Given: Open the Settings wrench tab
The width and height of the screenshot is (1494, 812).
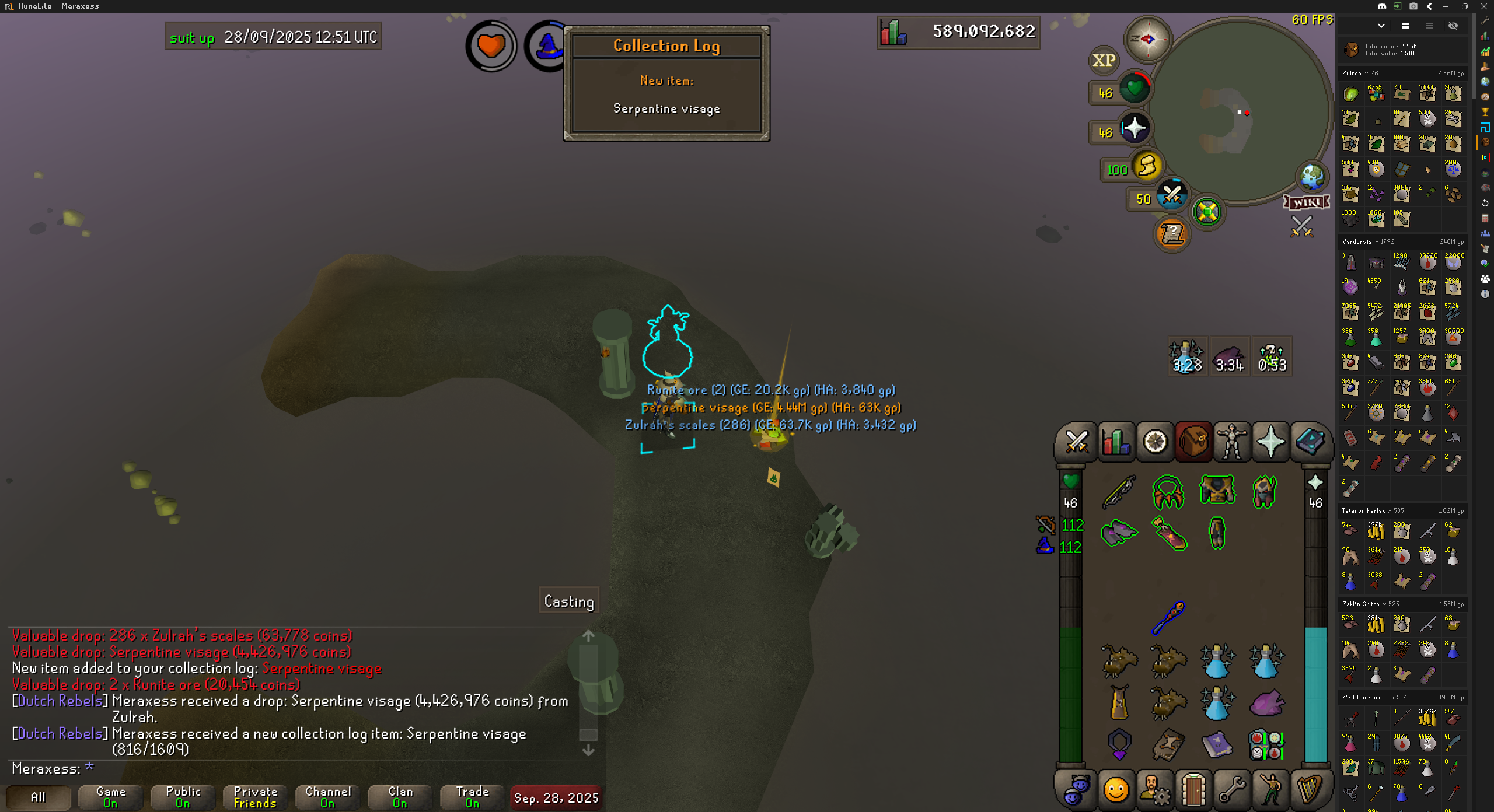Looking at the screenshot, I should click(x=1232, y=790).
